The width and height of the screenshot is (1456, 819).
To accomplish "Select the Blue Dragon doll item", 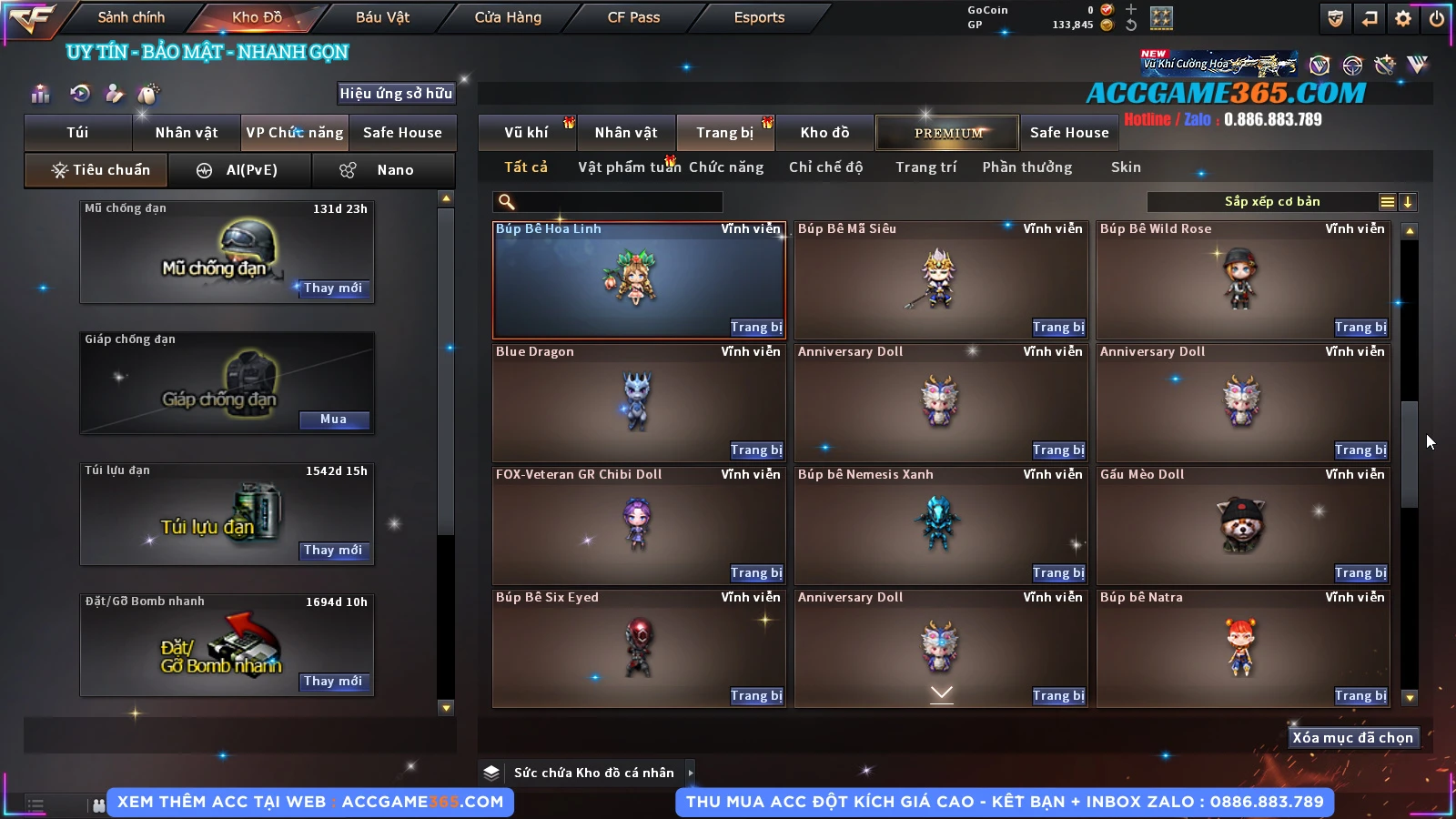I will [637, 400].
